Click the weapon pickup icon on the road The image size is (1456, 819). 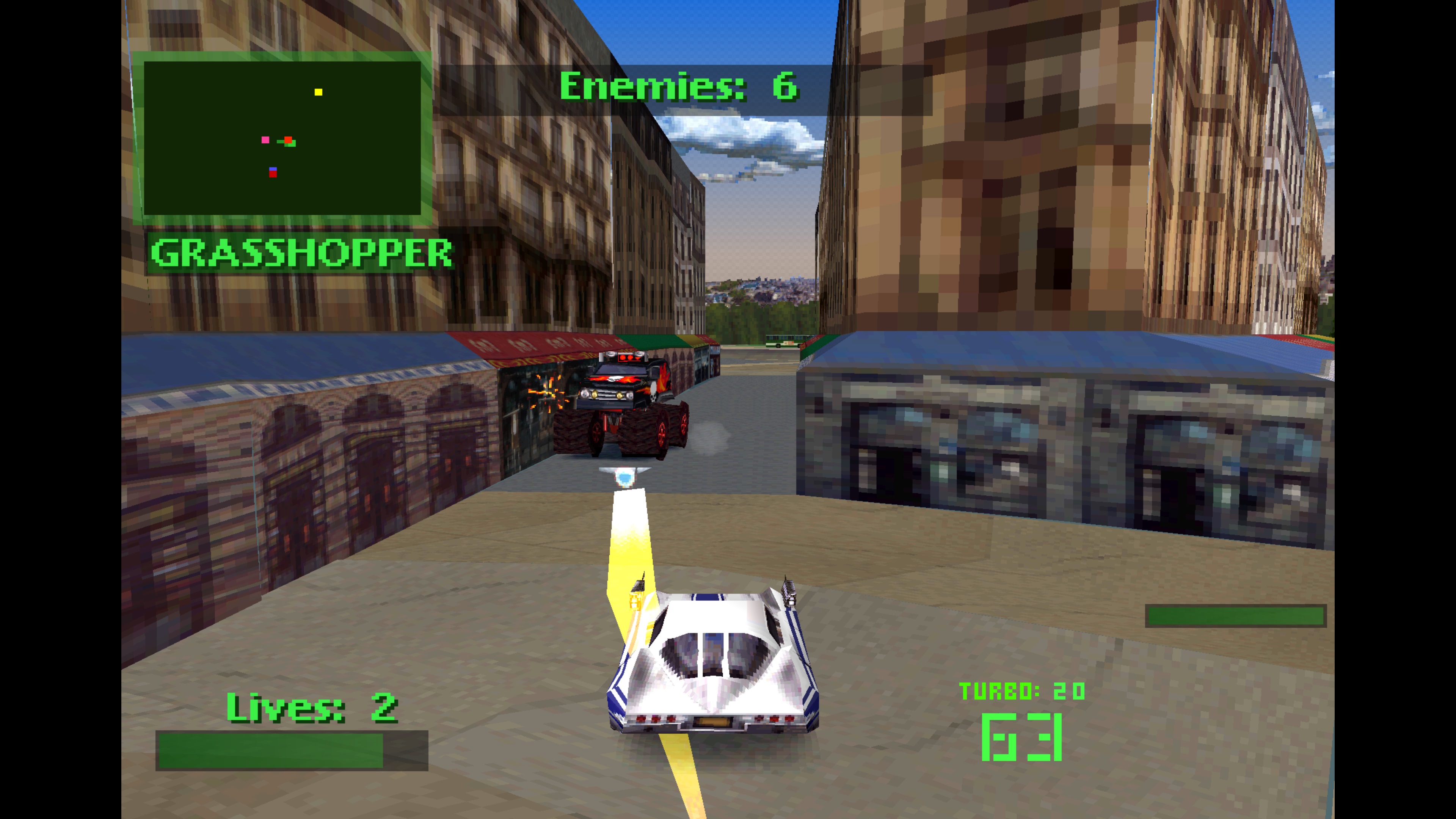(x=625, y=476)
